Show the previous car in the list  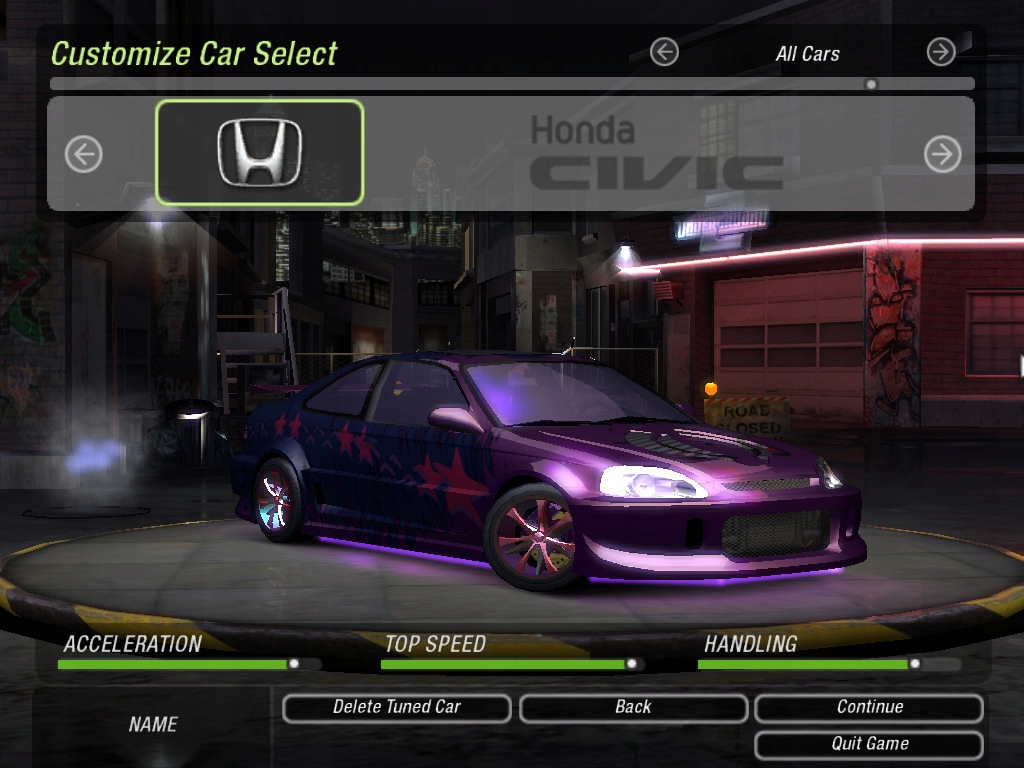(x=84, y=154)
